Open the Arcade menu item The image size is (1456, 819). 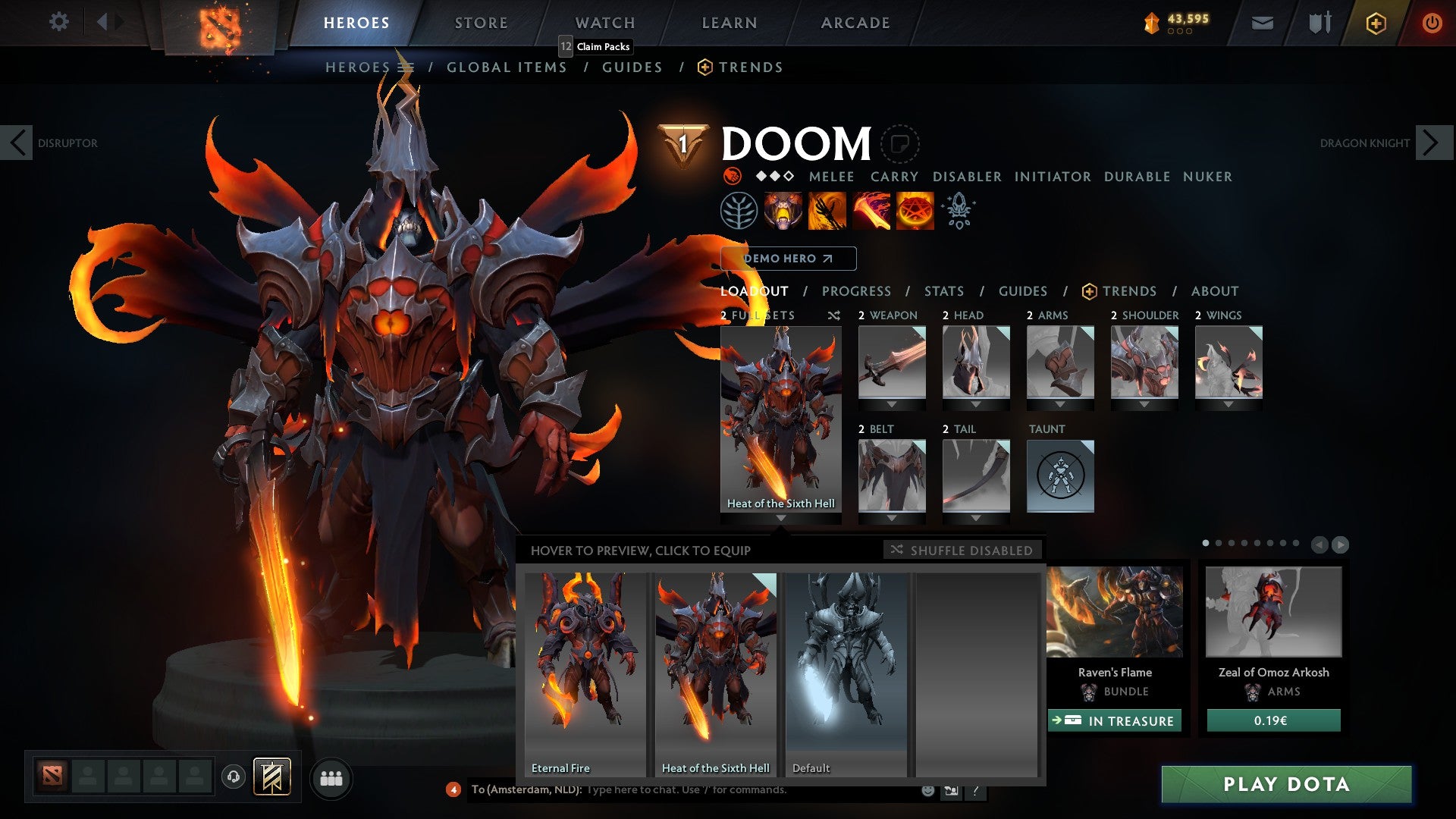[855, 22]
